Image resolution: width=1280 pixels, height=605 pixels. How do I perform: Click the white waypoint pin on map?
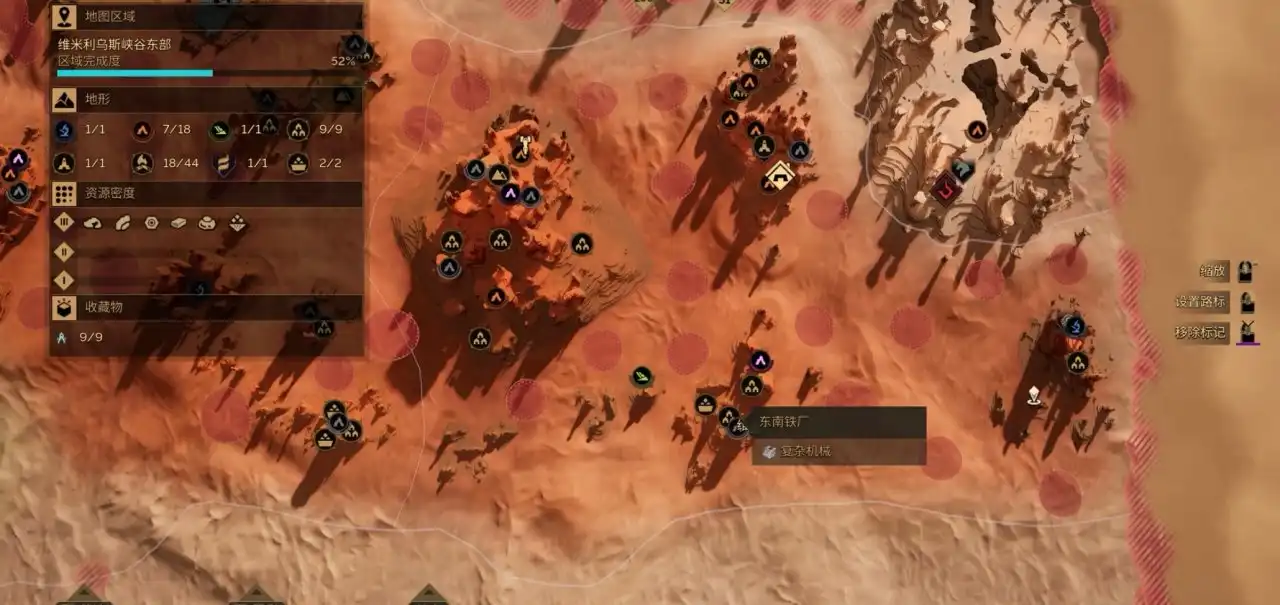click(1034, 395)
